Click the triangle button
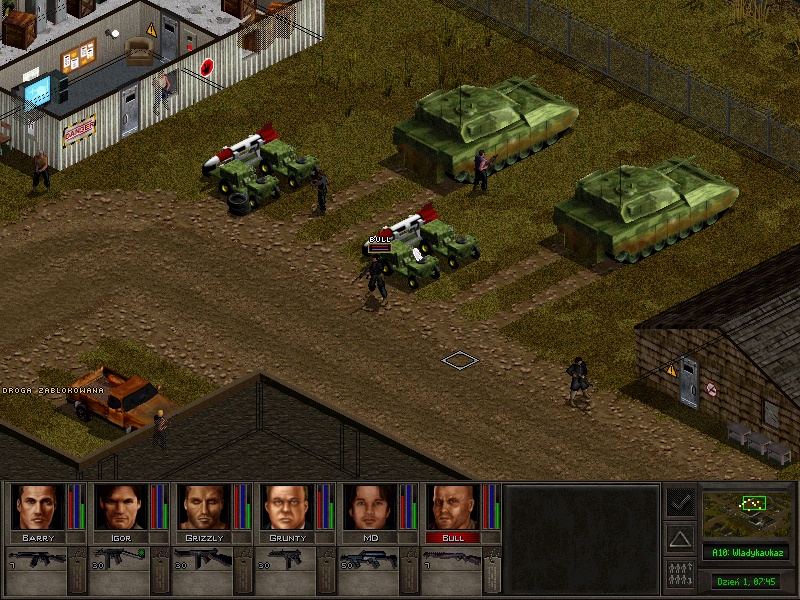800x600 pixels. click(x=680, y=539)
